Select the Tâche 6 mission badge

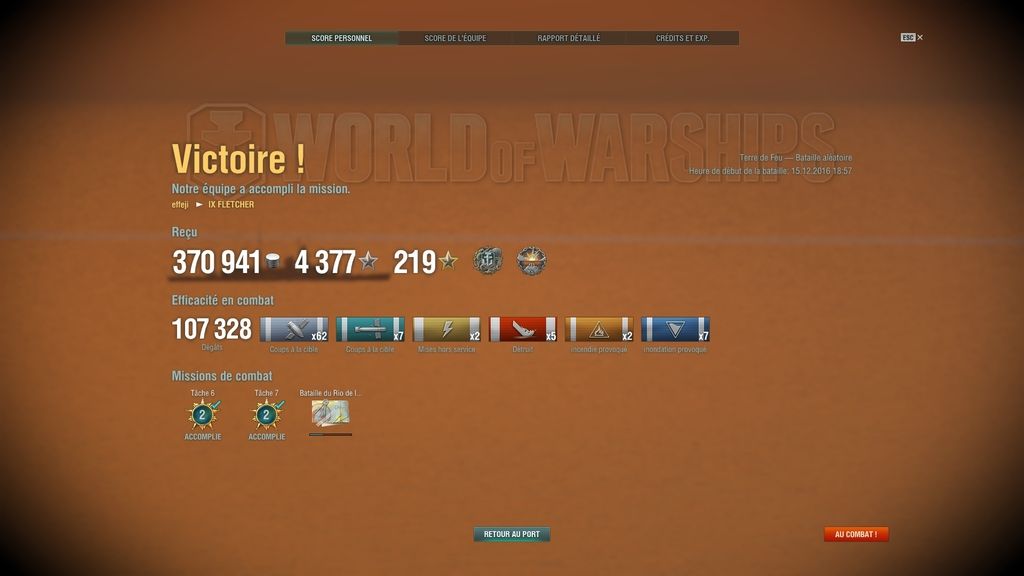pos(203,414)
